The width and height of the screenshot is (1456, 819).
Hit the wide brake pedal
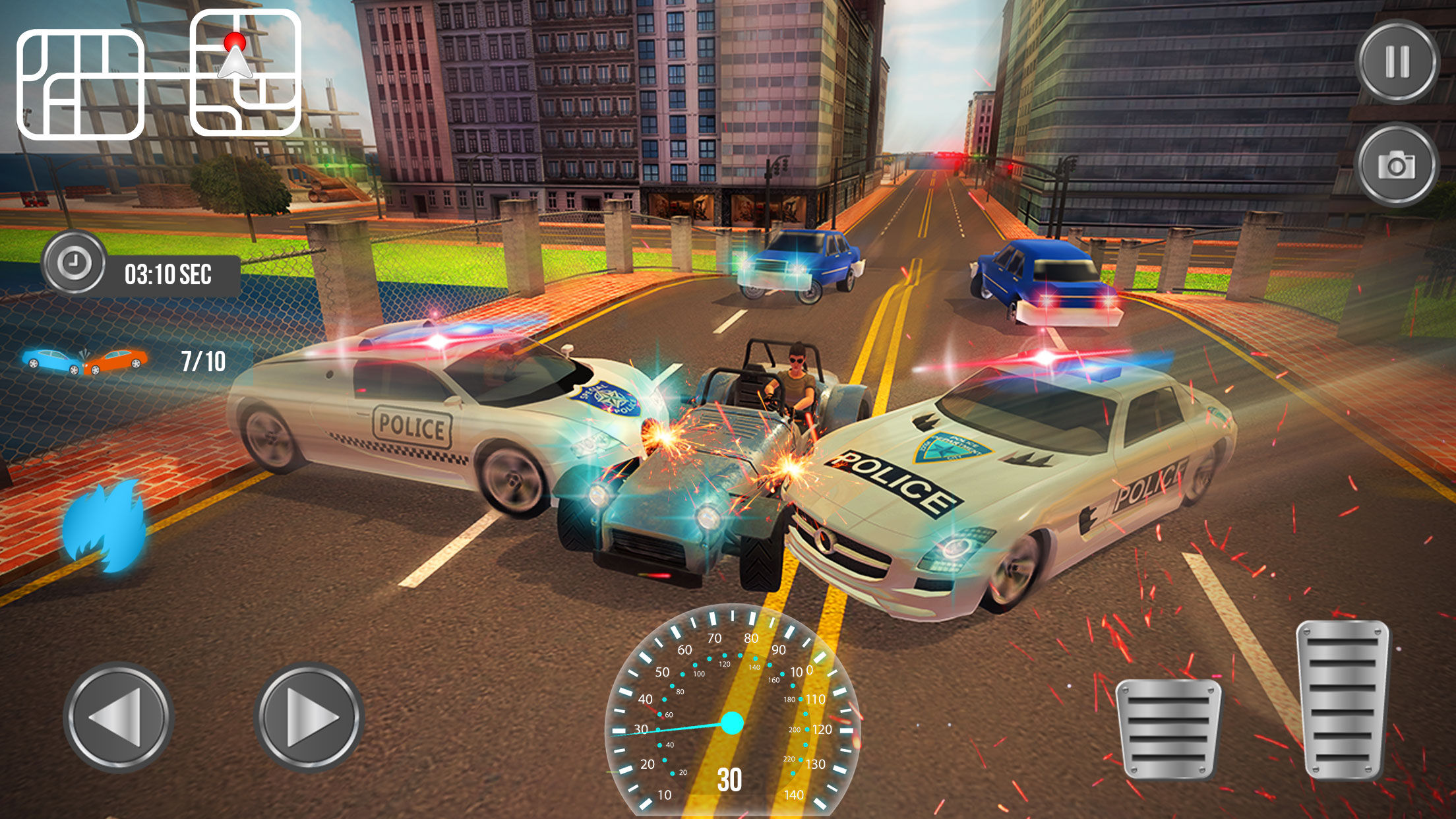pos(1168,728)
